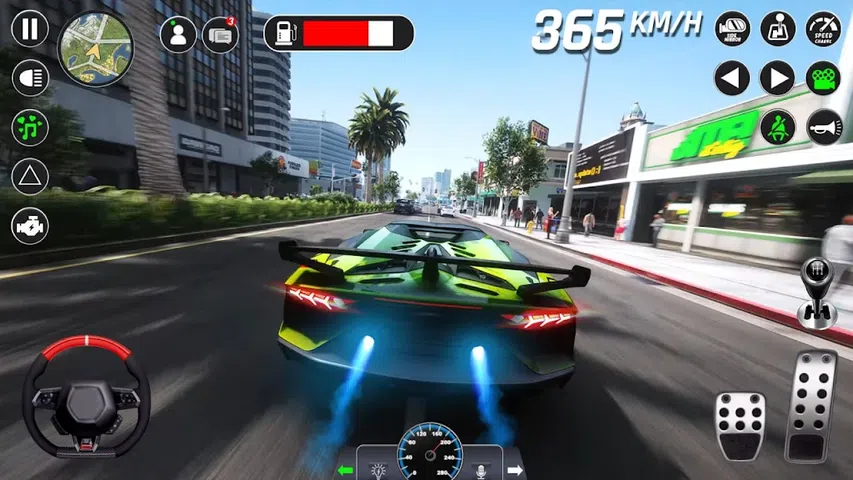Activate the hazard triangle button
The width and height of the screenshot is (853, 480).
(x=30, y=176)
